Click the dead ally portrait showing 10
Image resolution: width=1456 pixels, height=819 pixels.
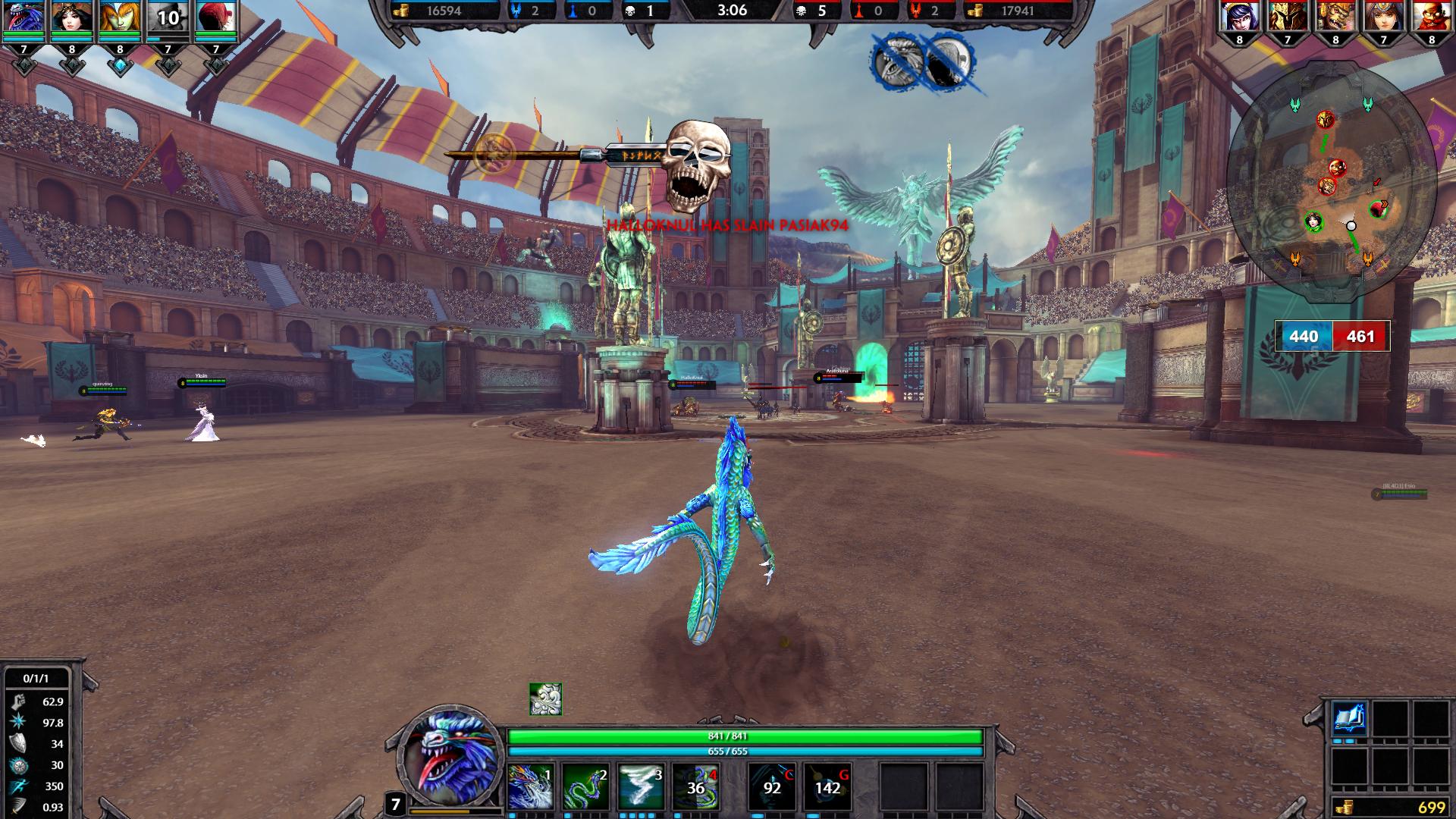pyautogui.click(x=168, y=18)
